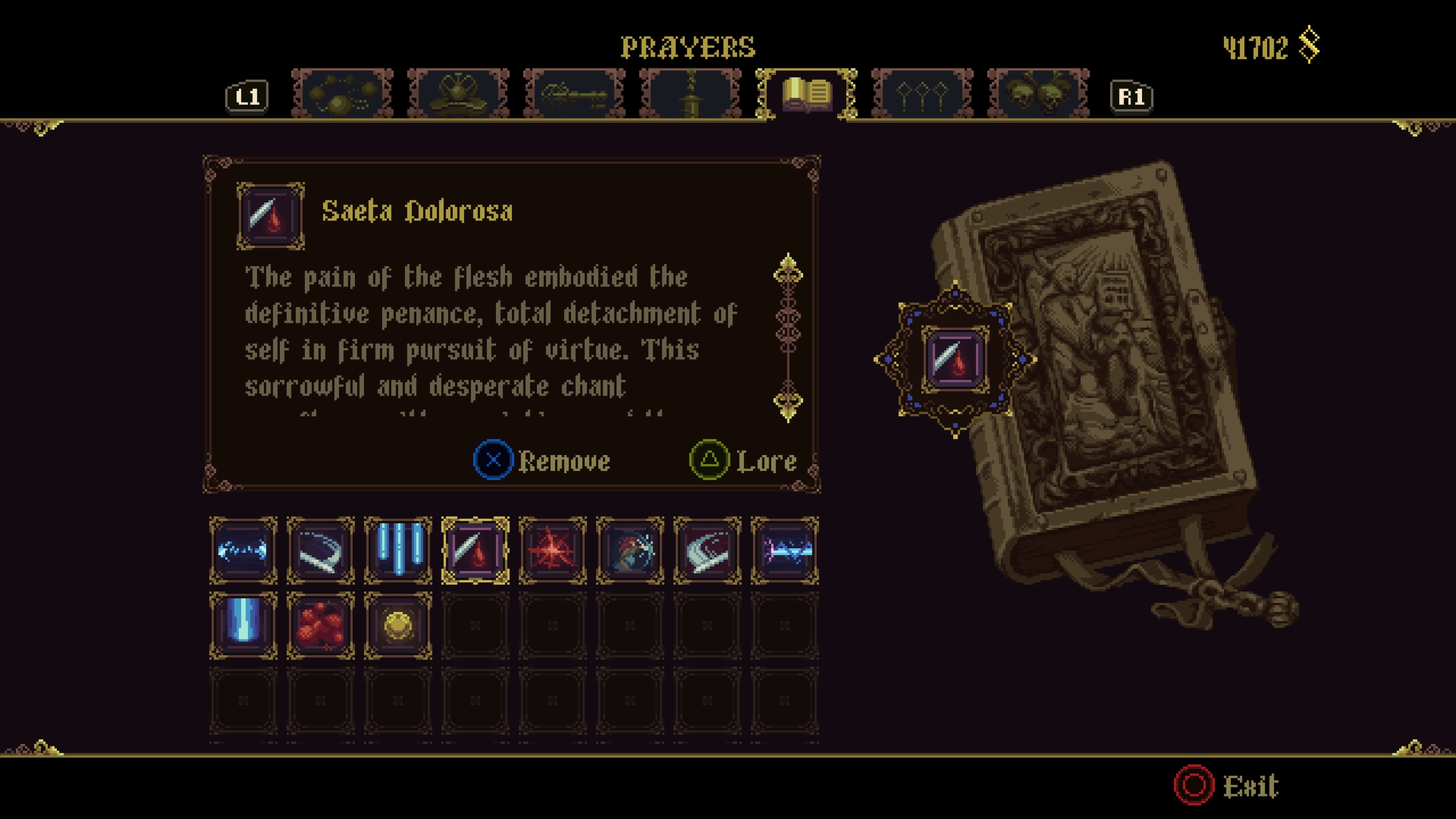
Task: Choose the three blue light pillars prayer
Action: pyautogui.click(x=398, y=550)
